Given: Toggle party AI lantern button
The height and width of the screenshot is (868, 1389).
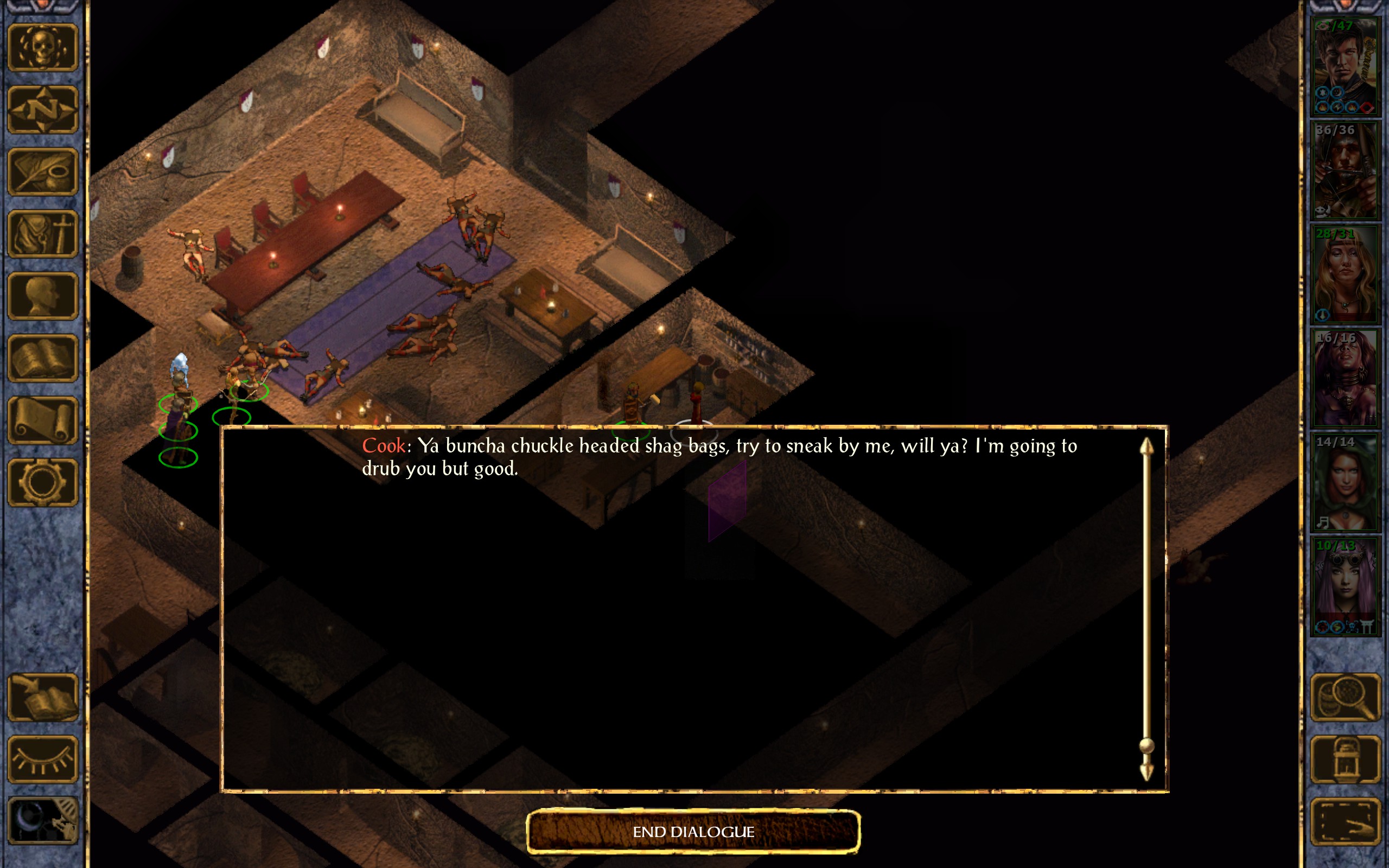Looking at the screenshot, I should [x=1346, y=759].
